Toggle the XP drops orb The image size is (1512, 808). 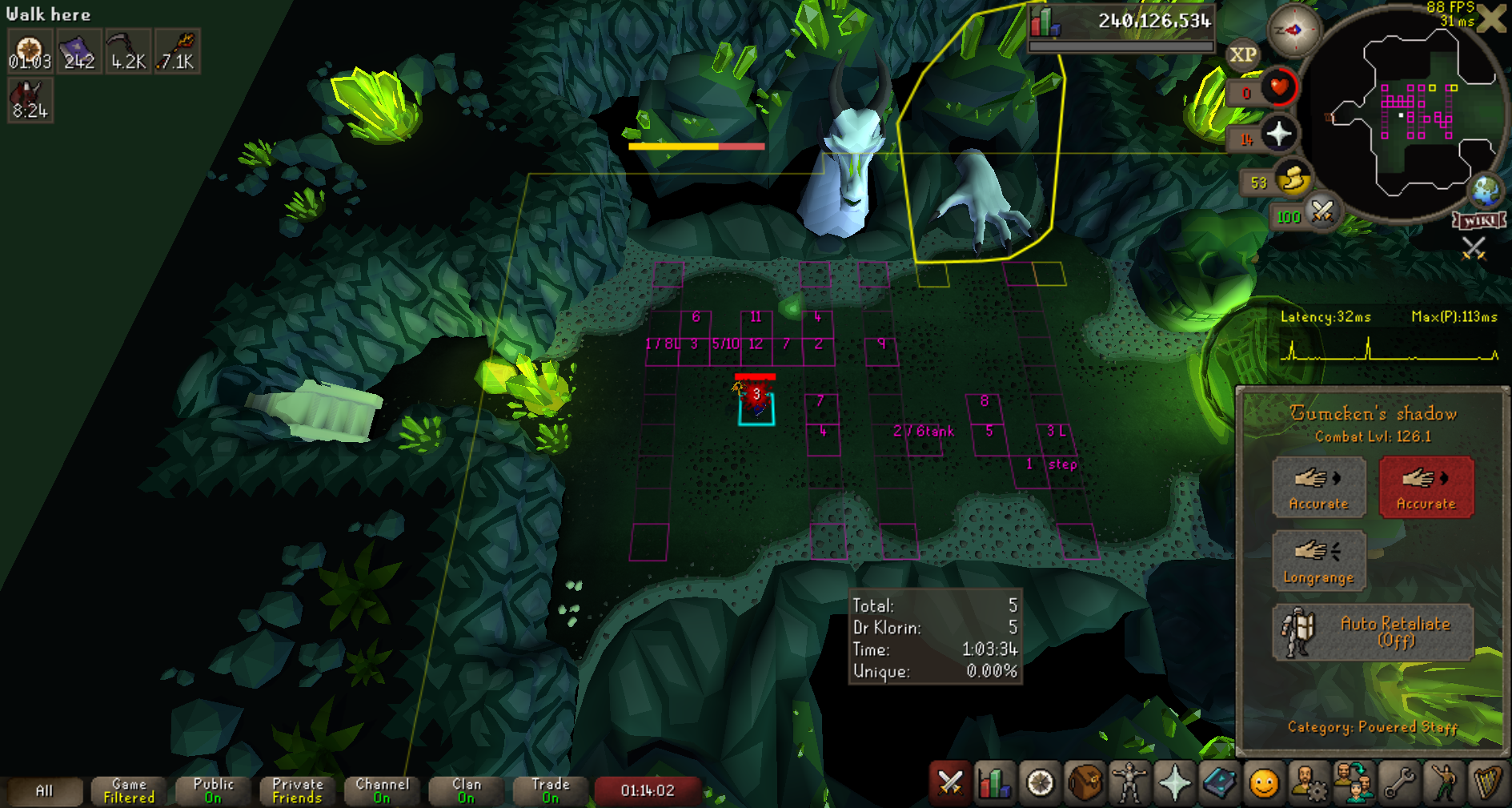[1242, 54]
